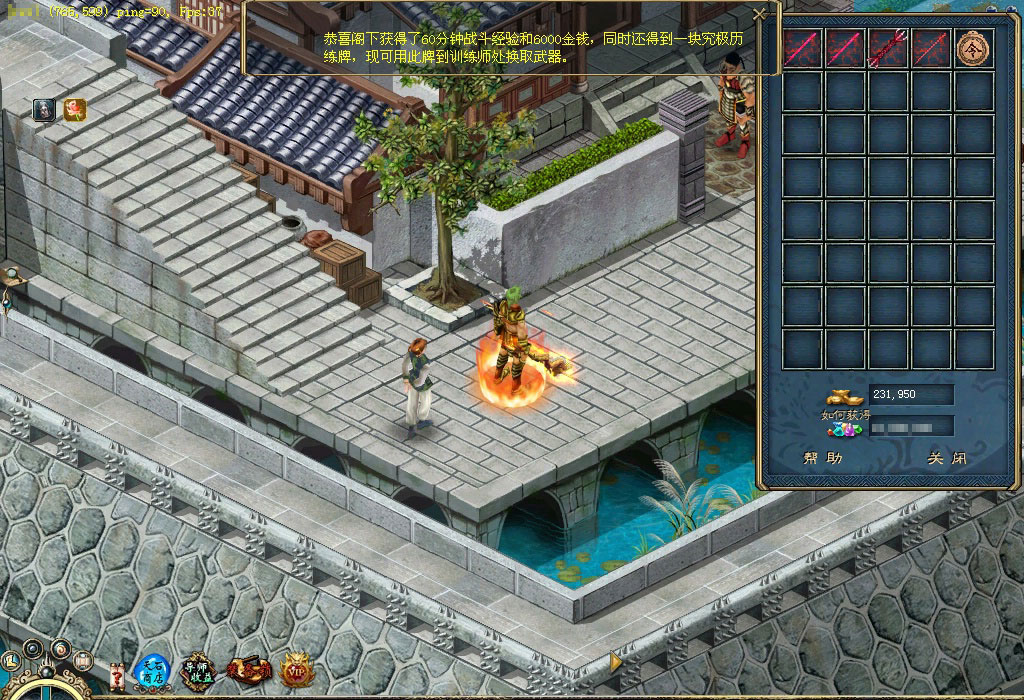The width and height of the screenshot is (1024, 700).
Task: Select the bronze 令 token item
Action: pyautogui.click(x=973, y=47)
